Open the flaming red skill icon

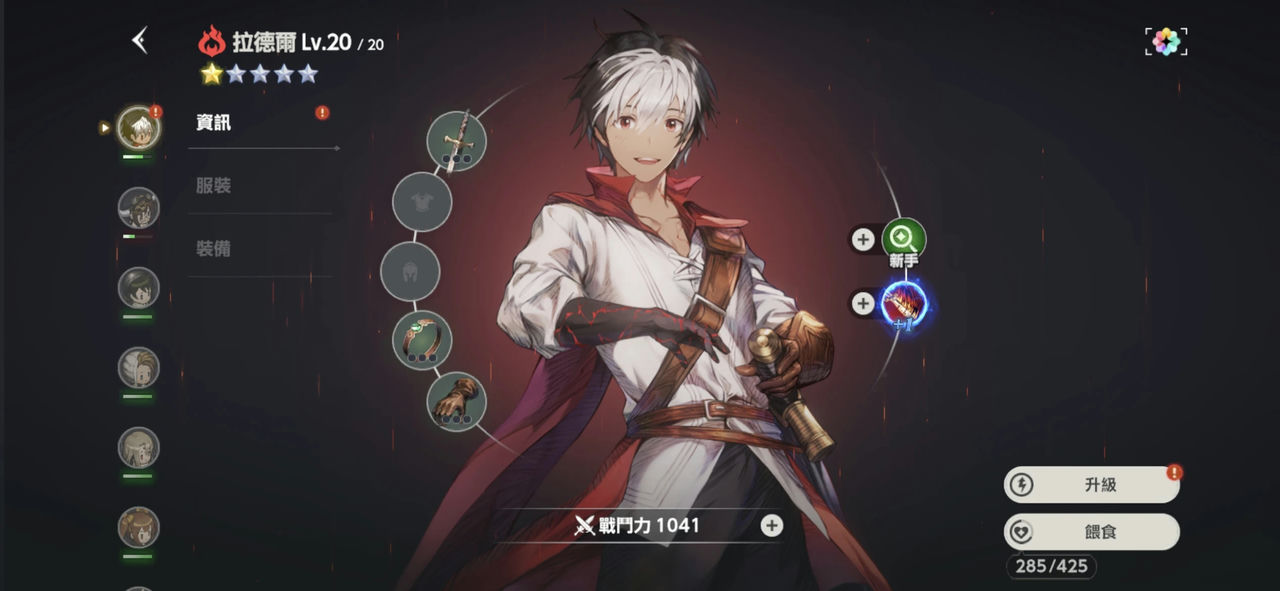click(x=904, y=303)
